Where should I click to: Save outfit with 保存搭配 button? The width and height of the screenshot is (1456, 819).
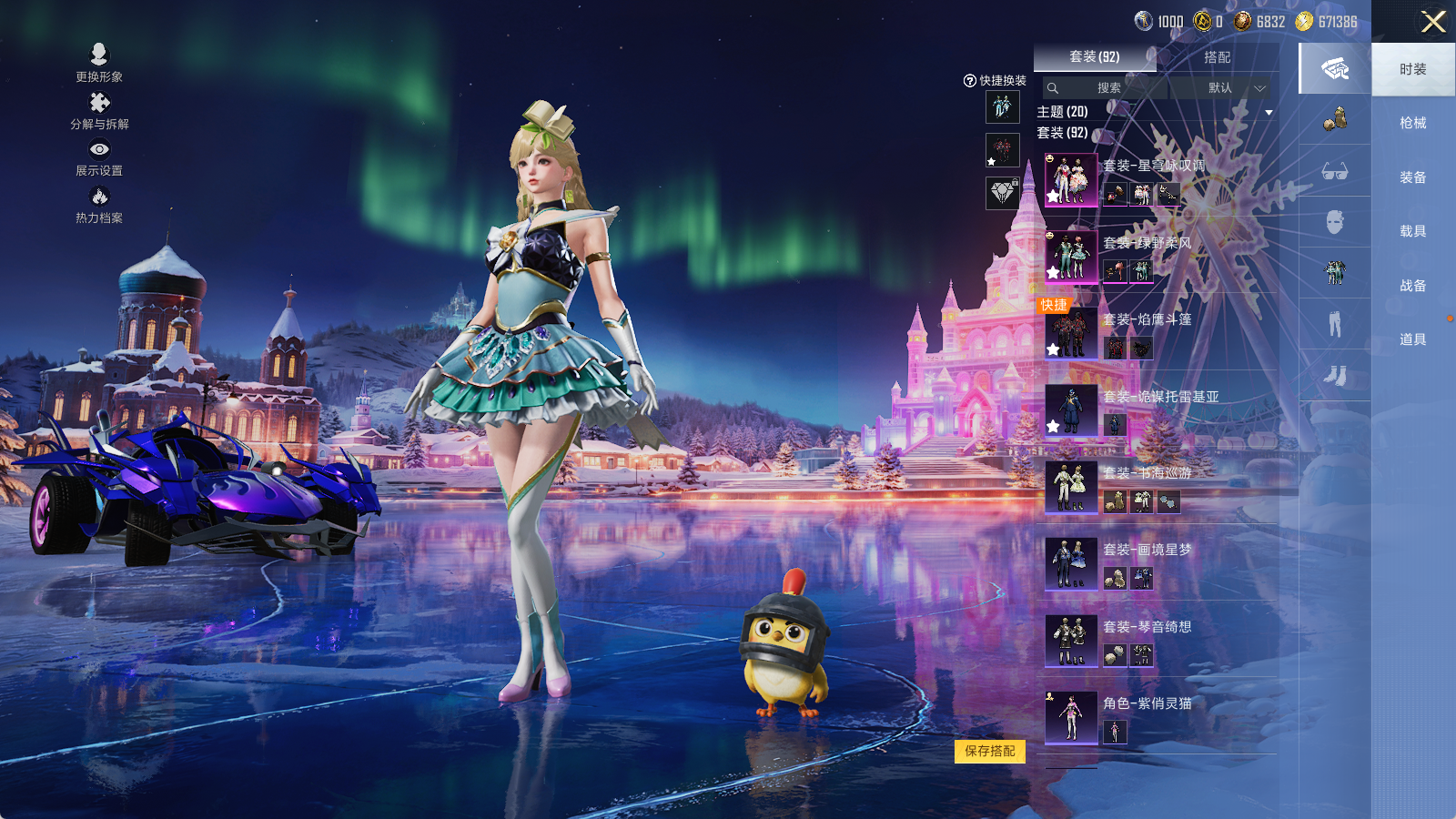point(989,751)
